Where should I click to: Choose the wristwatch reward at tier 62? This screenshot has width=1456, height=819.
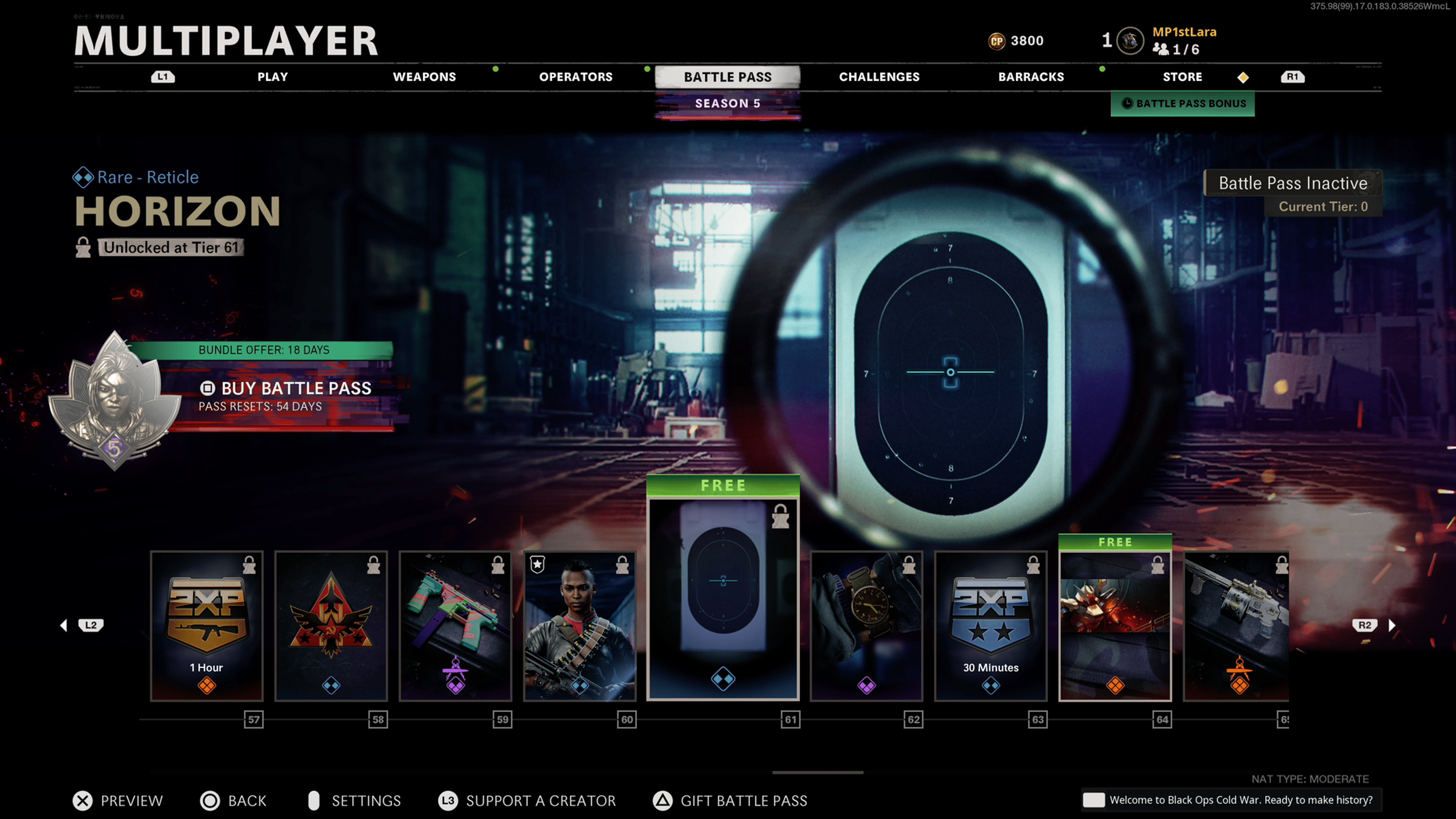[866, 626]
